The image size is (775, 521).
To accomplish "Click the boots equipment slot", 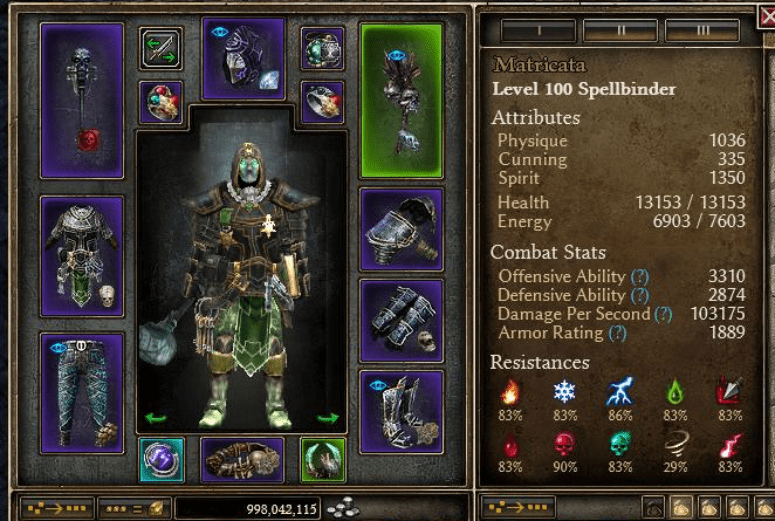I will point(401,411).
